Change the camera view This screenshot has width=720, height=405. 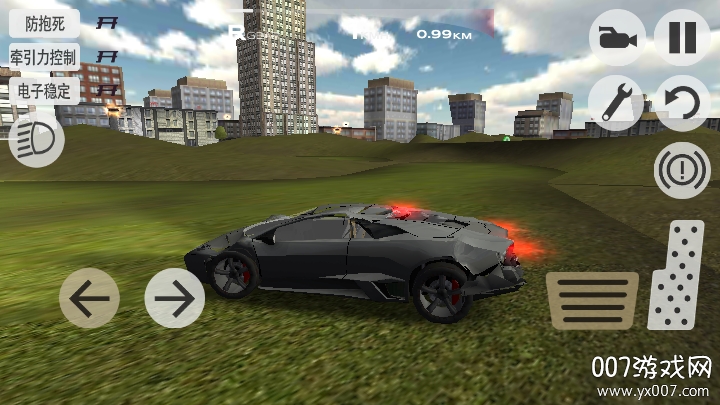point(616,38)
